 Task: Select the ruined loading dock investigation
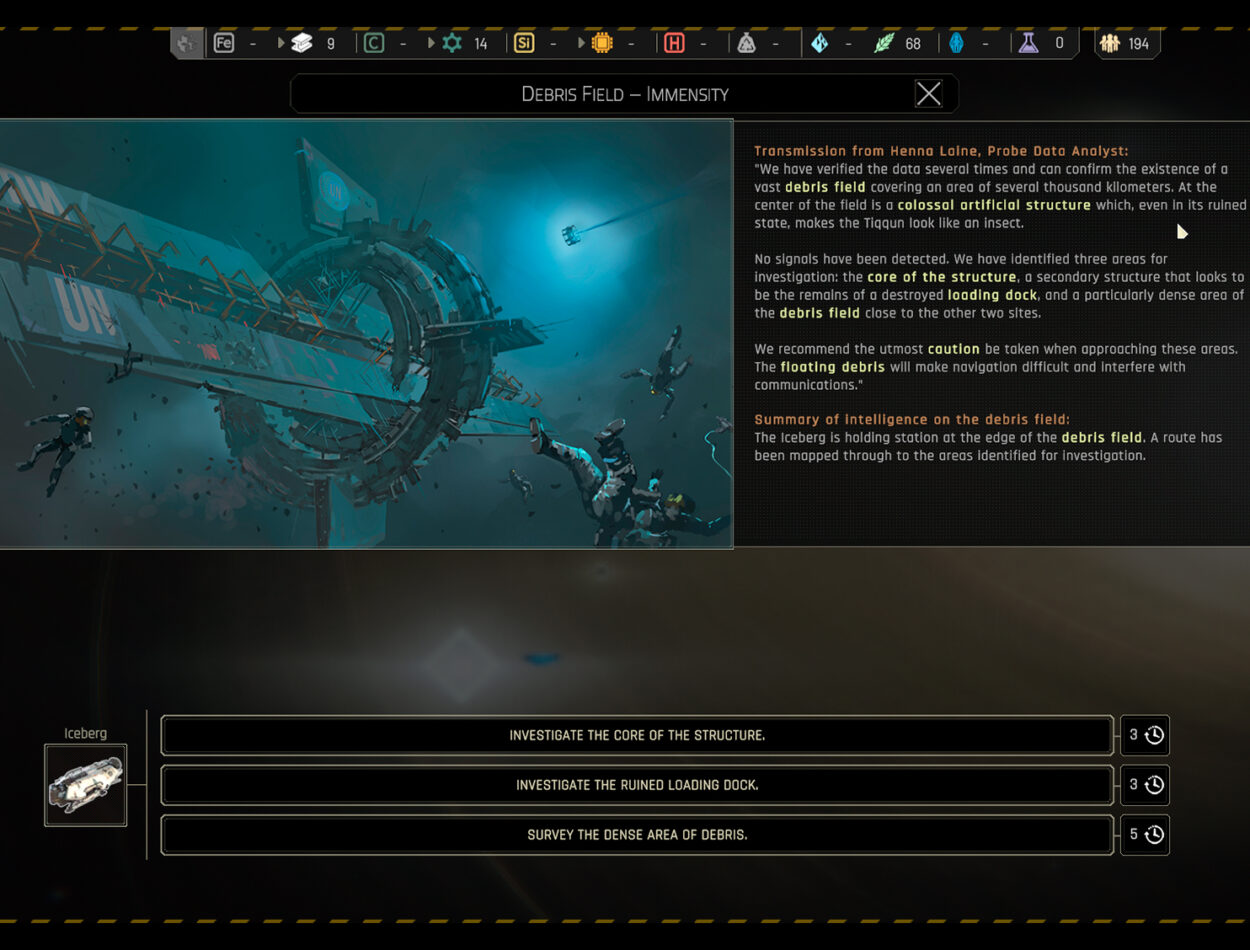[x=637, y=785]
